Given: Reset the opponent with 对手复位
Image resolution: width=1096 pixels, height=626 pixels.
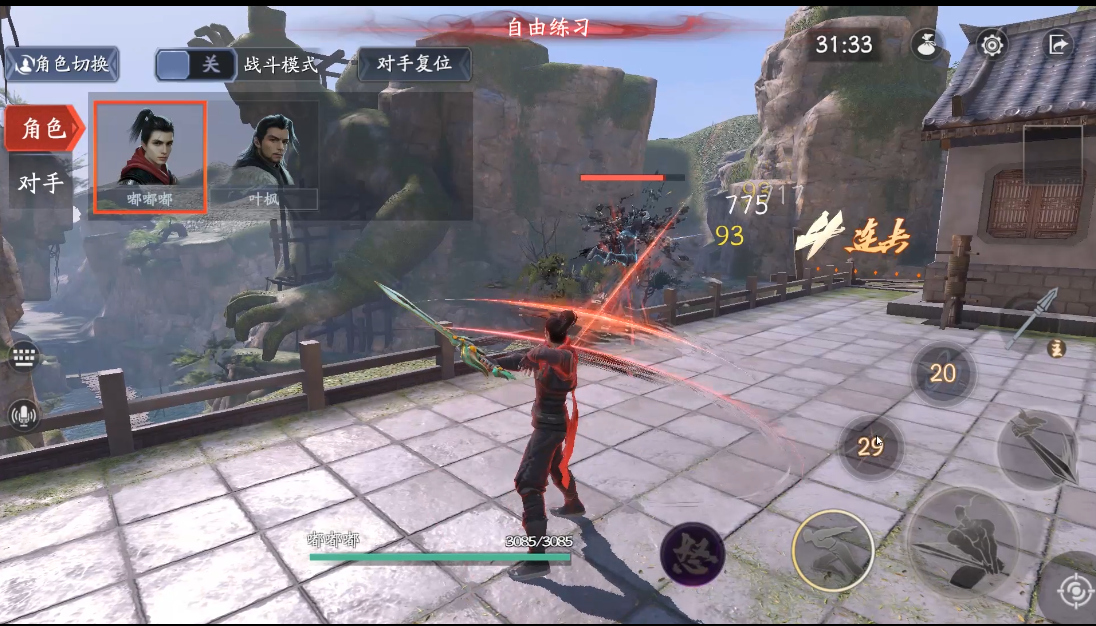Looking at the screenshot, I should coord(414,64).
